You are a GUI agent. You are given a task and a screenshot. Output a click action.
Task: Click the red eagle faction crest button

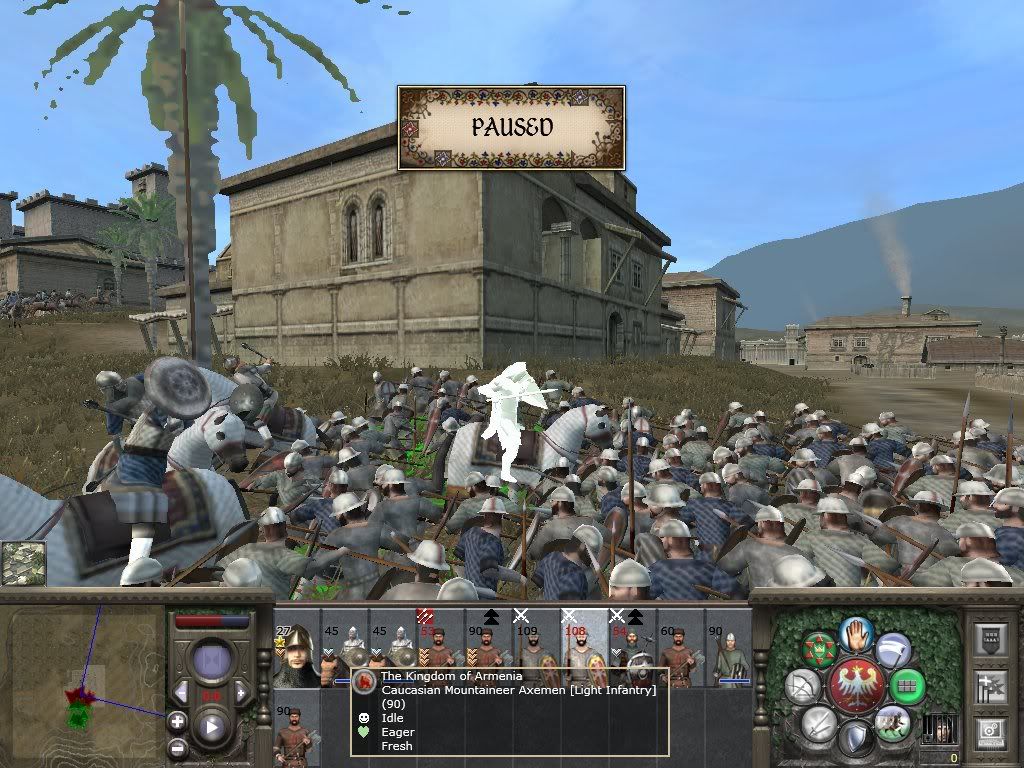tap(856, 686)
